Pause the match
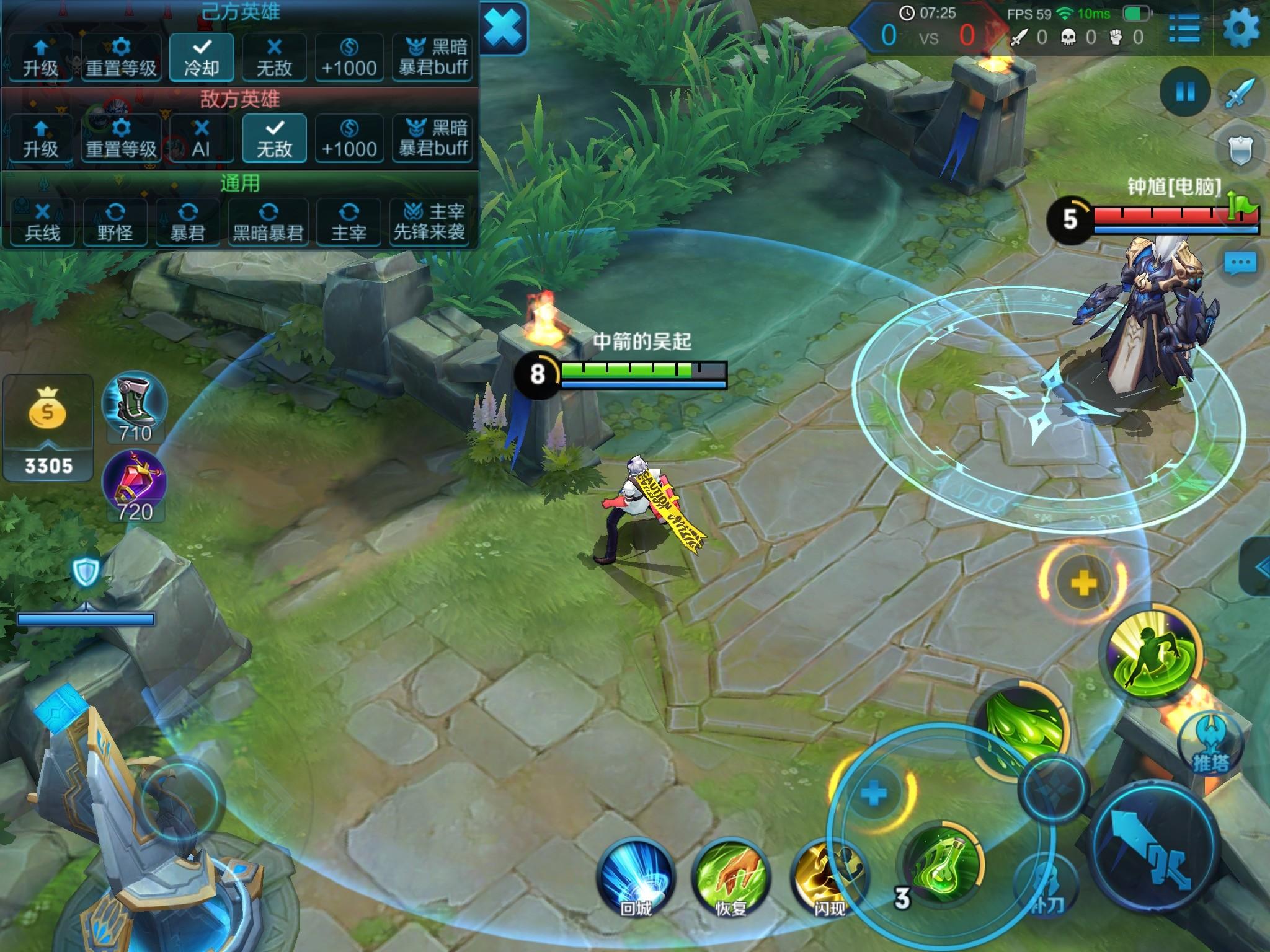Screen dimensions: 1270x952 pos(1185,92)
